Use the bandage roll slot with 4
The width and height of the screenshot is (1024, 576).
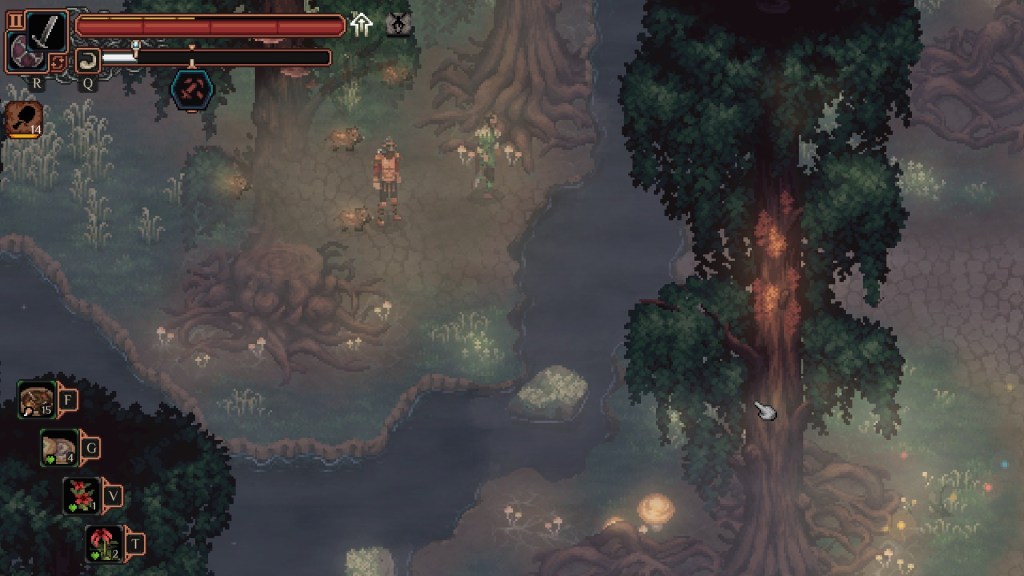click(x=60, y=447)
